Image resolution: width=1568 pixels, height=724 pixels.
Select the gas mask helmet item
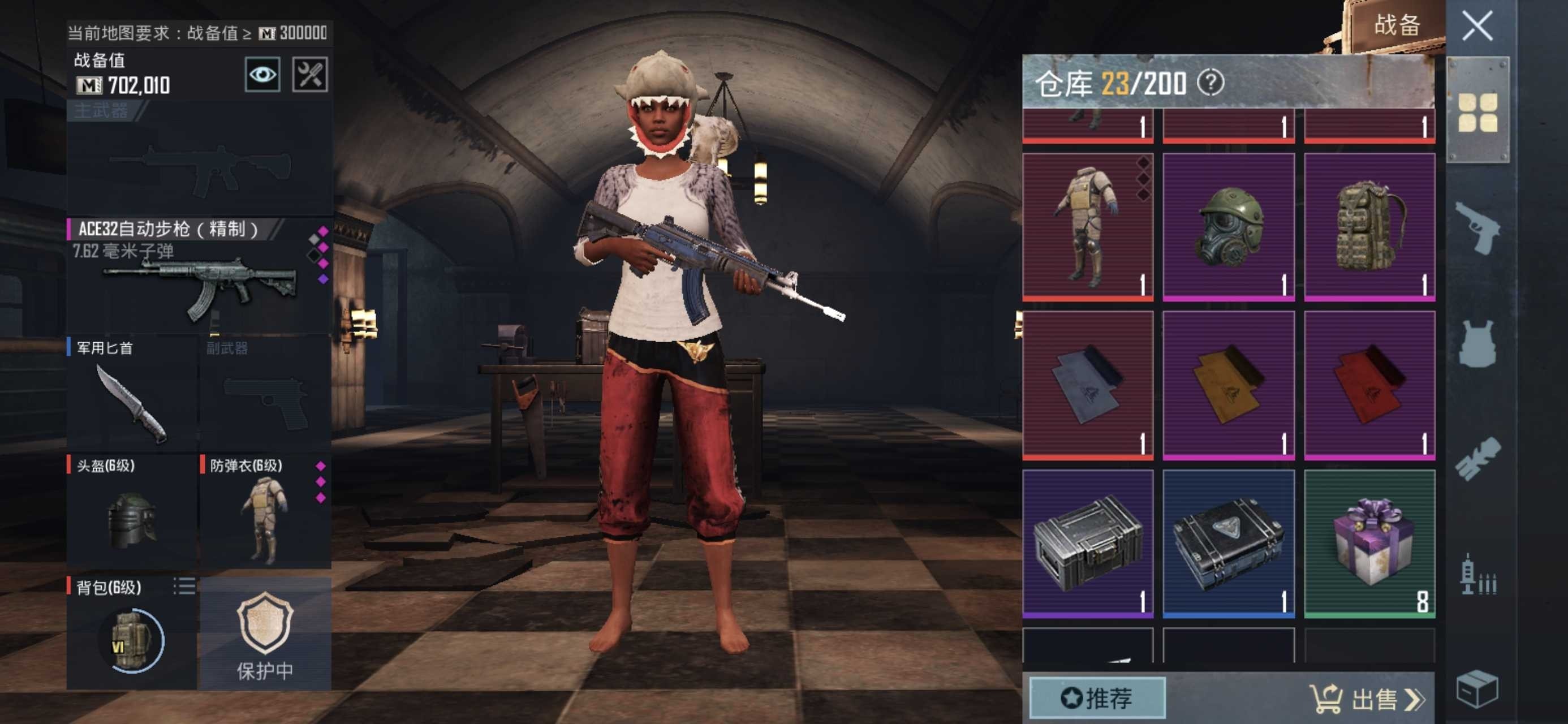(1229, 226)
